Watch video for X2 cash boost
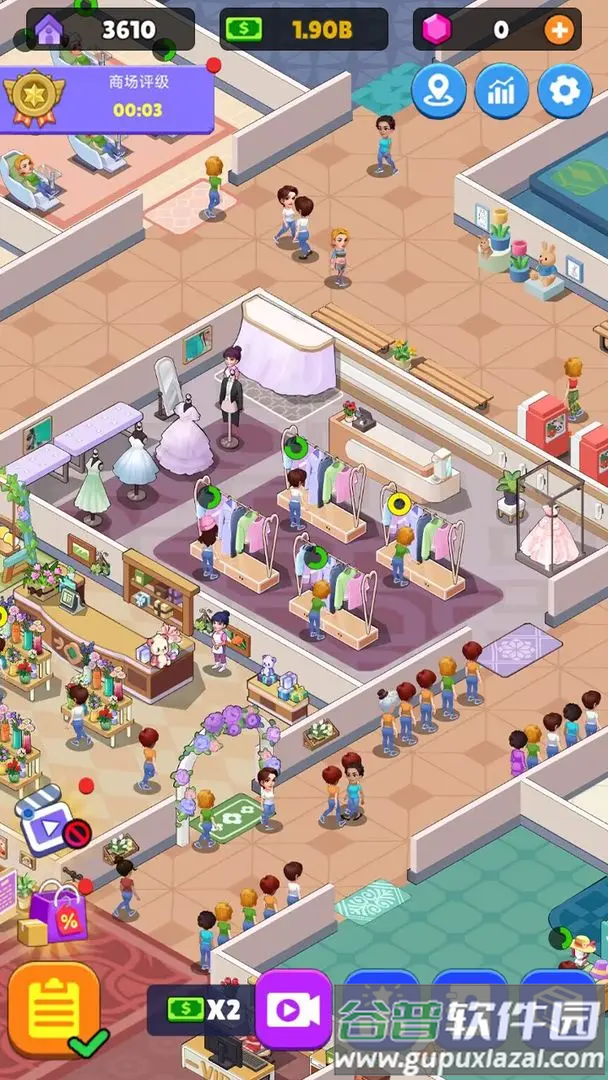Viewport: 608px width, 1080px height. tap(293, 1010)
